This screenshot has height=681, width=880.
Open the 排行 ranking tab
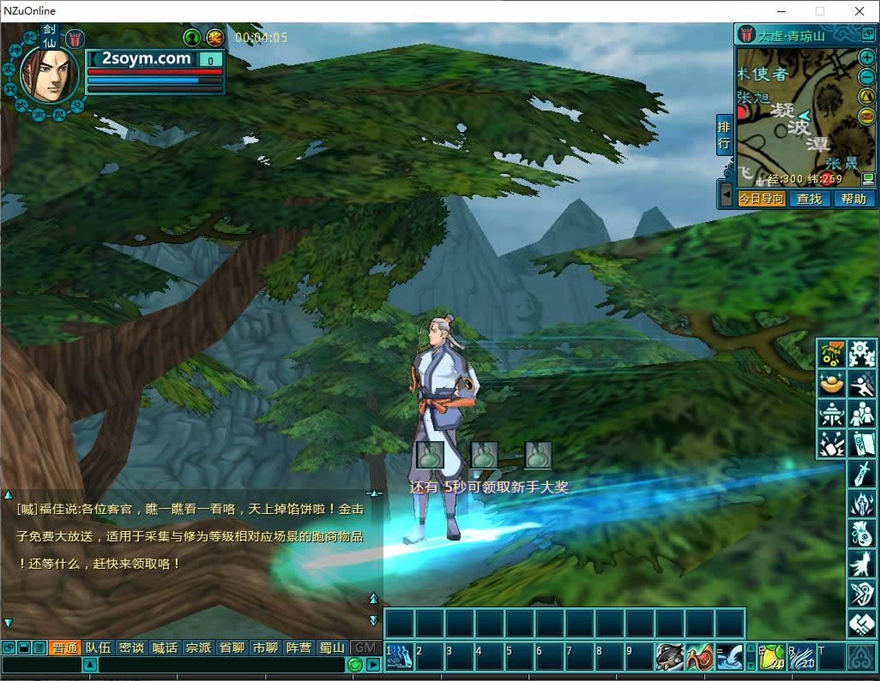(725, 135)
